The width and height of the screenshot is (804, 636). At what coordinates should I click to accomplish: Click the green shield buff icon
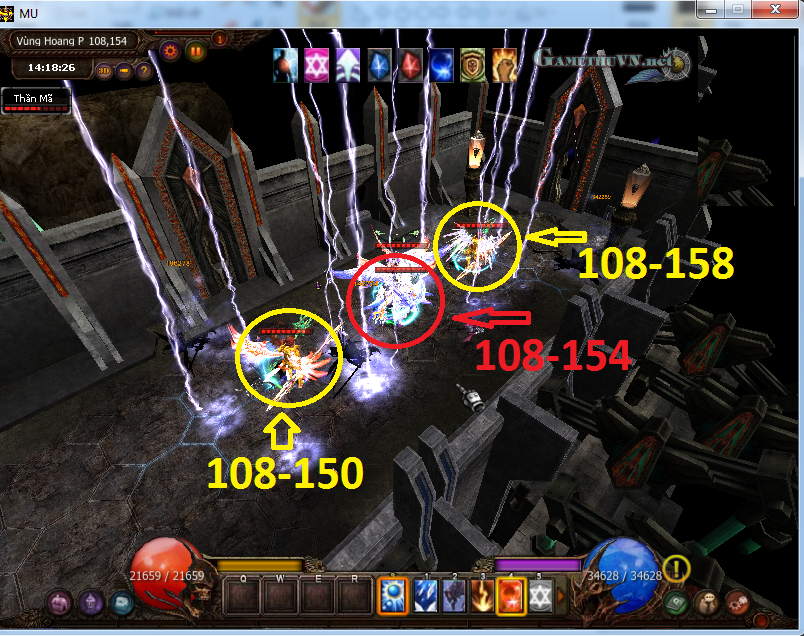click(x=473, y=63)
